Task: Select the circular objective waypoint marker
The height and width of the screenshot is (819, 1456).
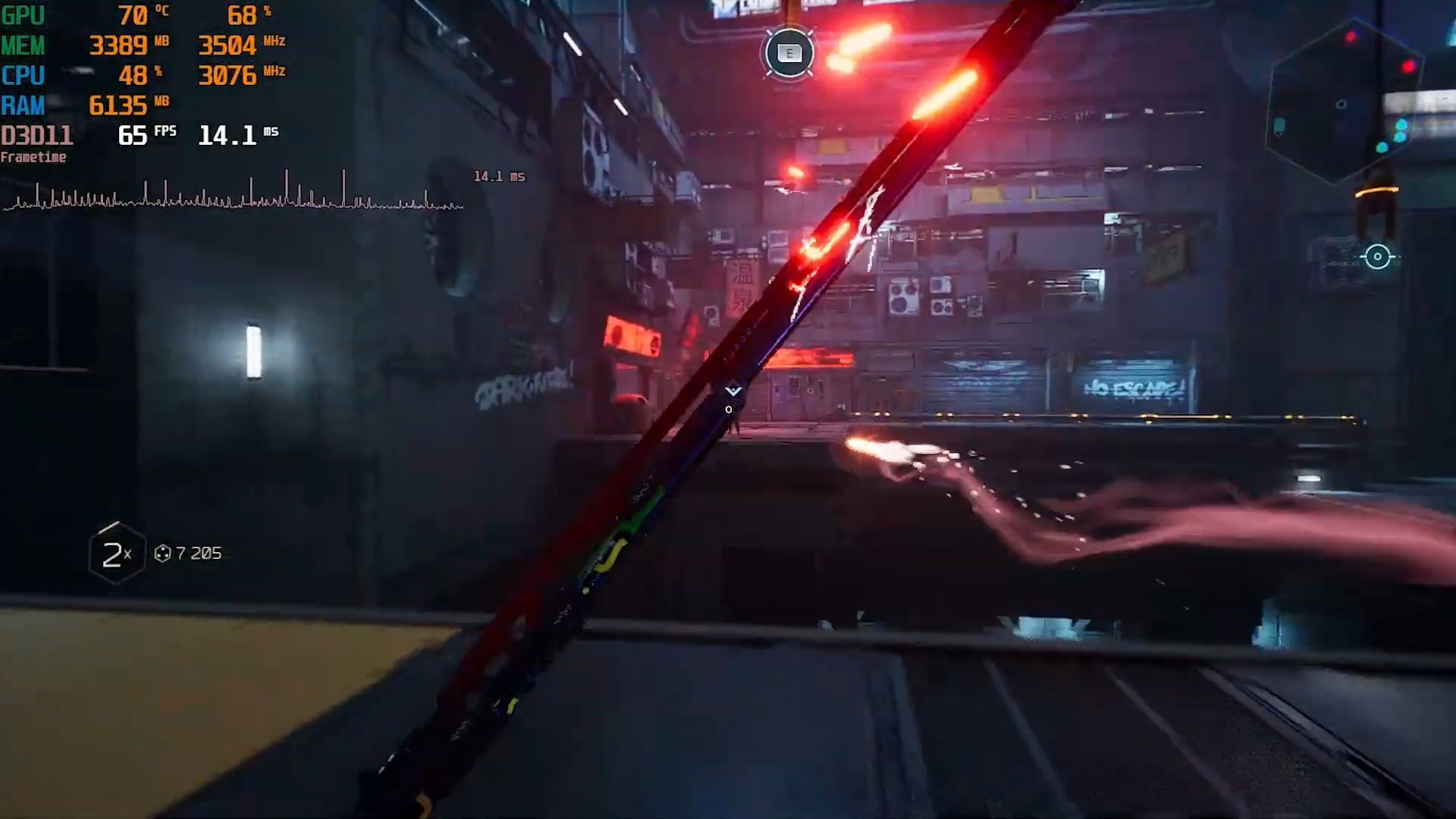Action: tap(1377, 257)
